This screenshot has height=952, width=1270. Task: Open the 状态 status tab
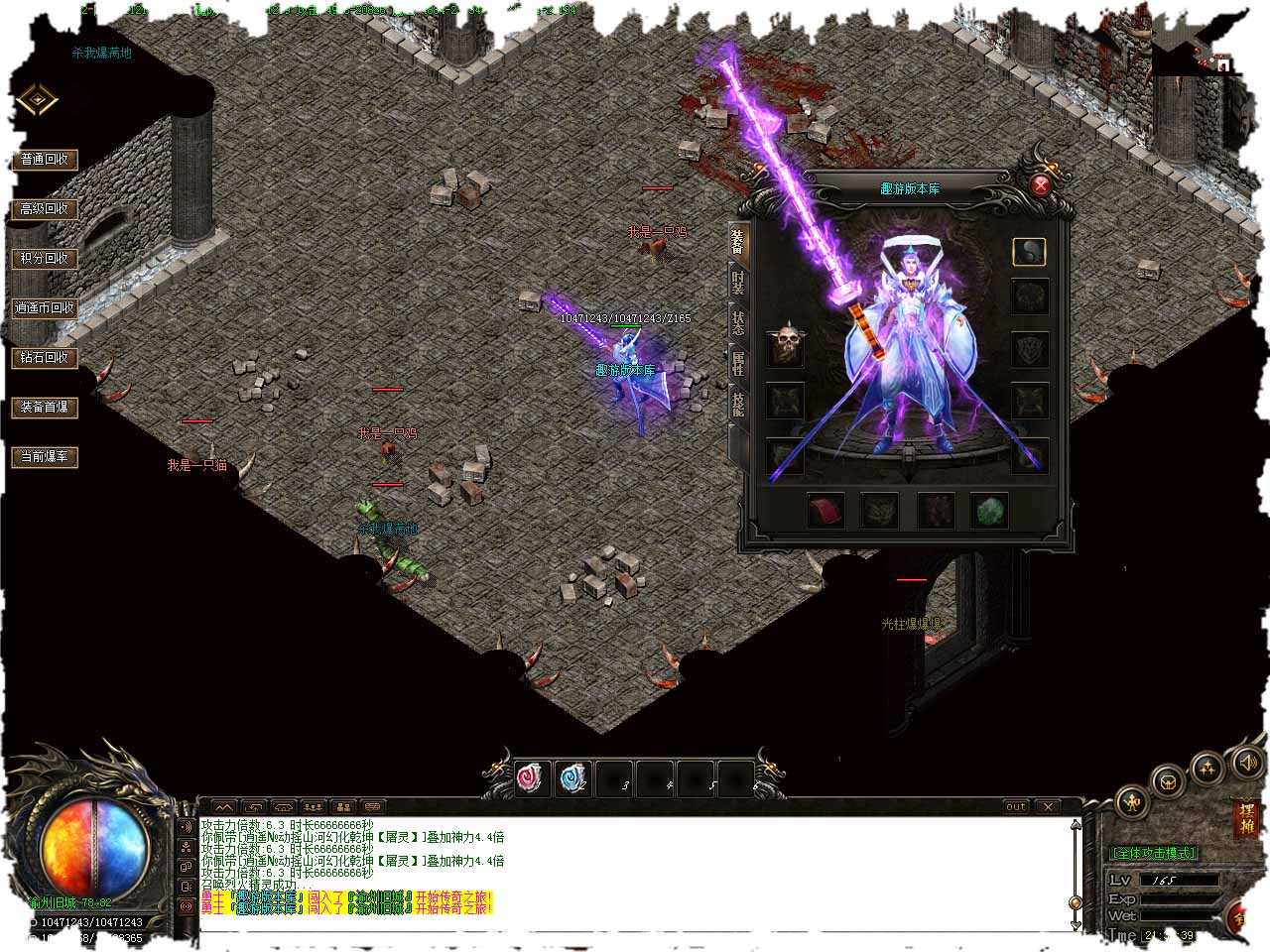coord(737,323)
